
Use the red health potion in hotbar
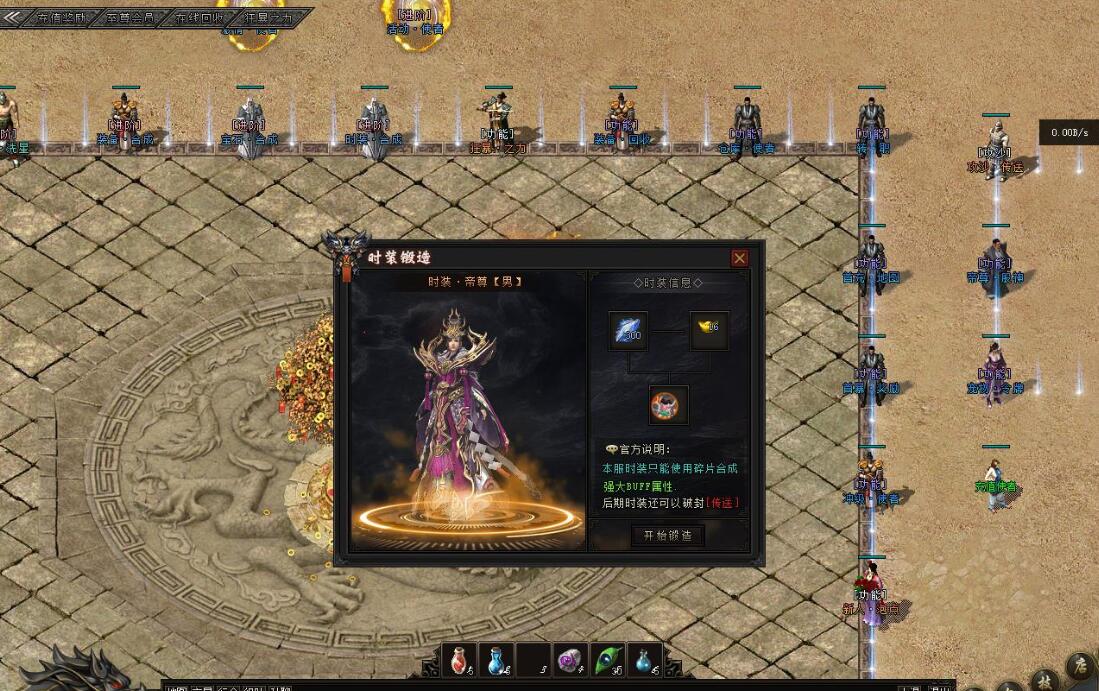(460, 660)
